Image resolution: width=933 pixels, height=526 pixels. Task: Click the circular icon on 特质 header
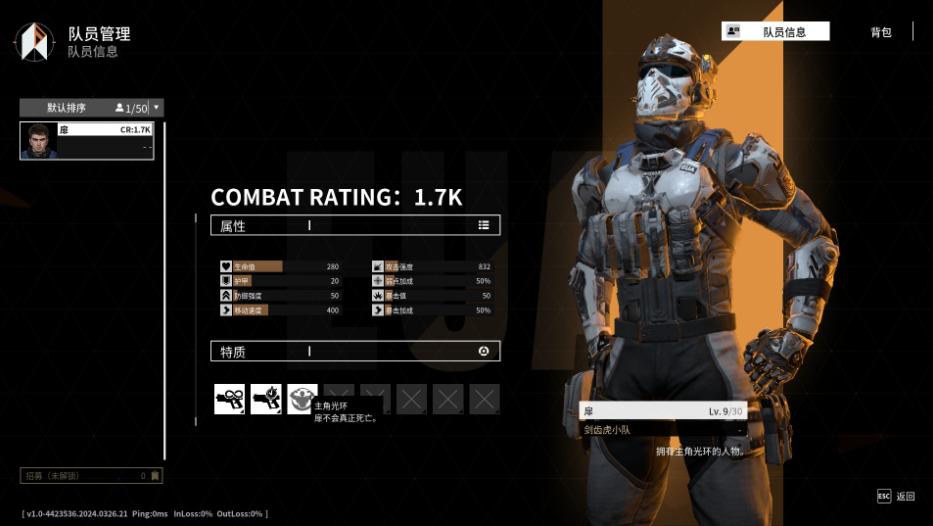pyautogui.click(x=484, y=351)
